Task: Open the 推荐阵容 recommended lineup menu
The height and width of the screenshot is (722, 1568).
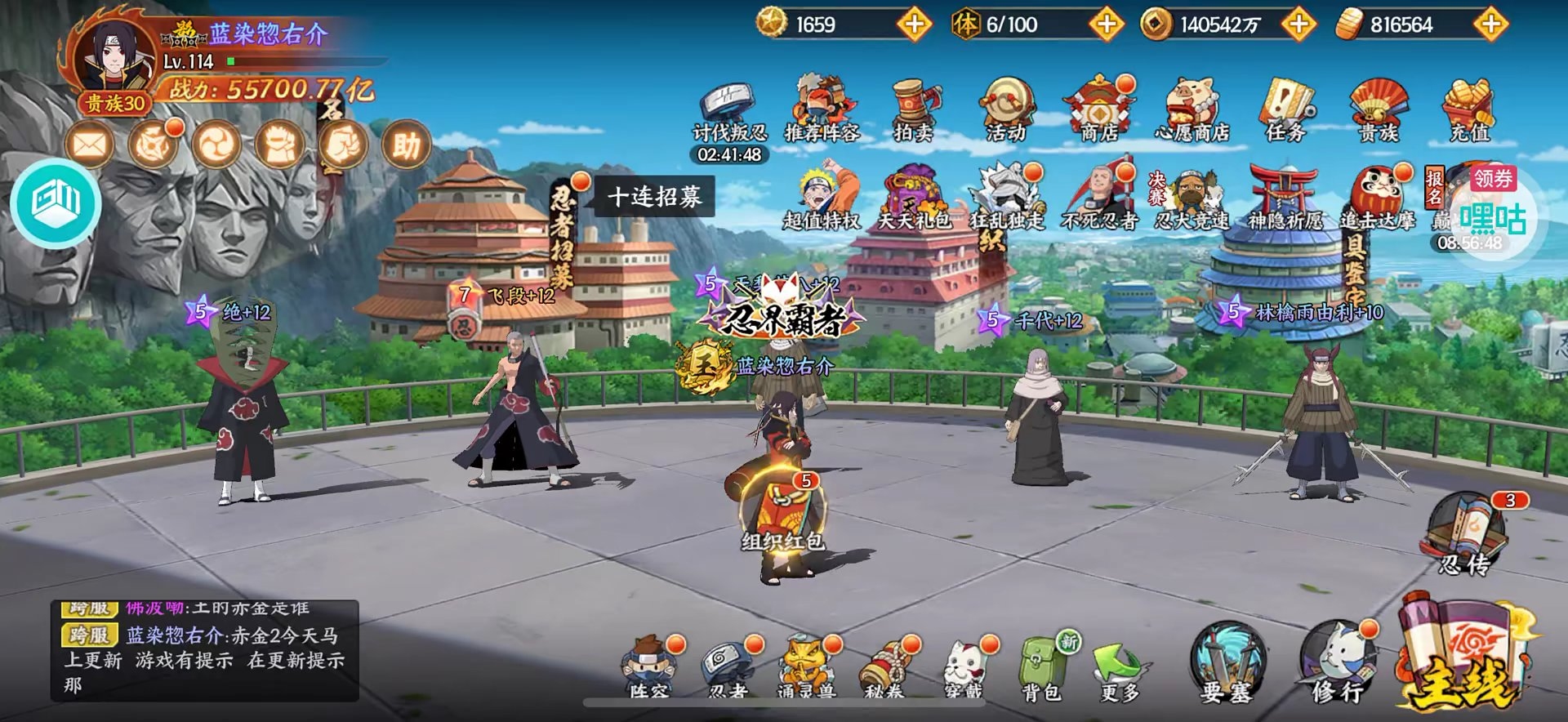Action: (x=822, y=109)
